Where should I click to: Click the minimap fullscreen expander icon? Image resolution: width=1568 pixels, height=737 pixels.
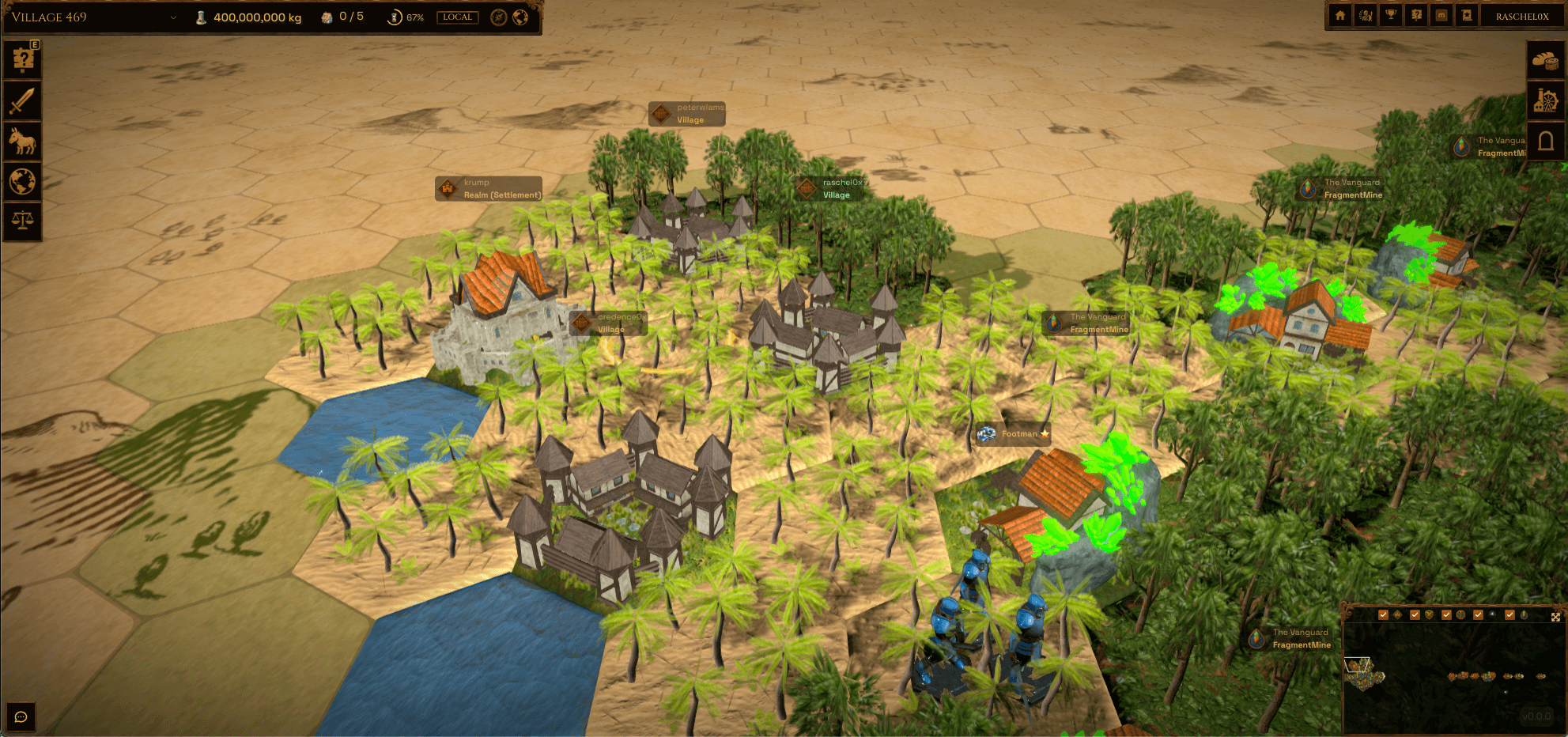point(1555,614)
